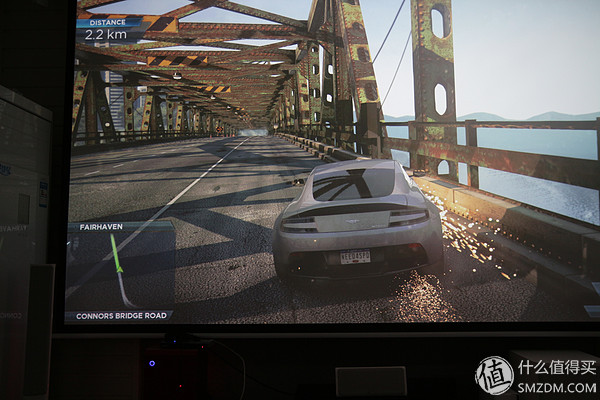Click the Fairhaven minimap
The height and width of the screenshot is (400, 600).
pos(121,270)
